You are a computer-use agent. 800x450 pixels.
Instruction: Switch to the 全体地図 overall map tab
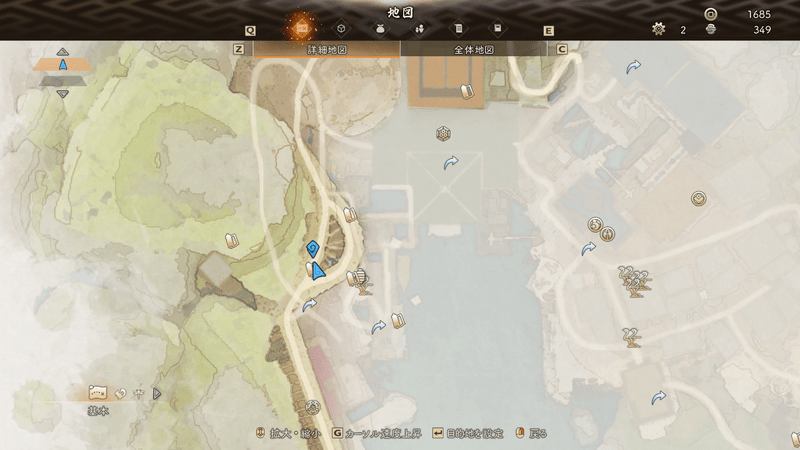point(477,48)
